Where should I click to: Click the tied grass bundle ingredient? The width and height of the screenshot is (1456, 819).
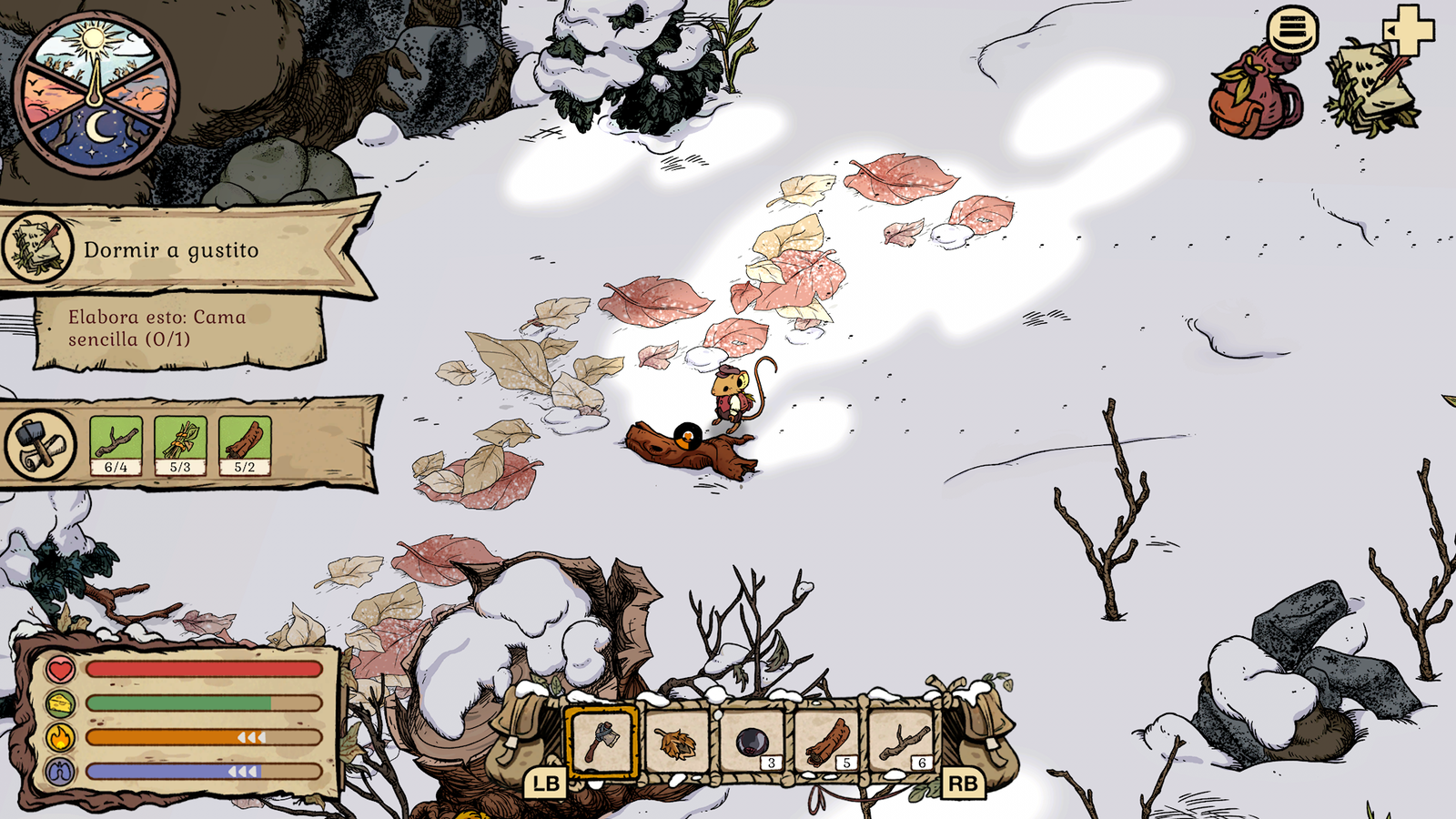[x=180, y=444]
